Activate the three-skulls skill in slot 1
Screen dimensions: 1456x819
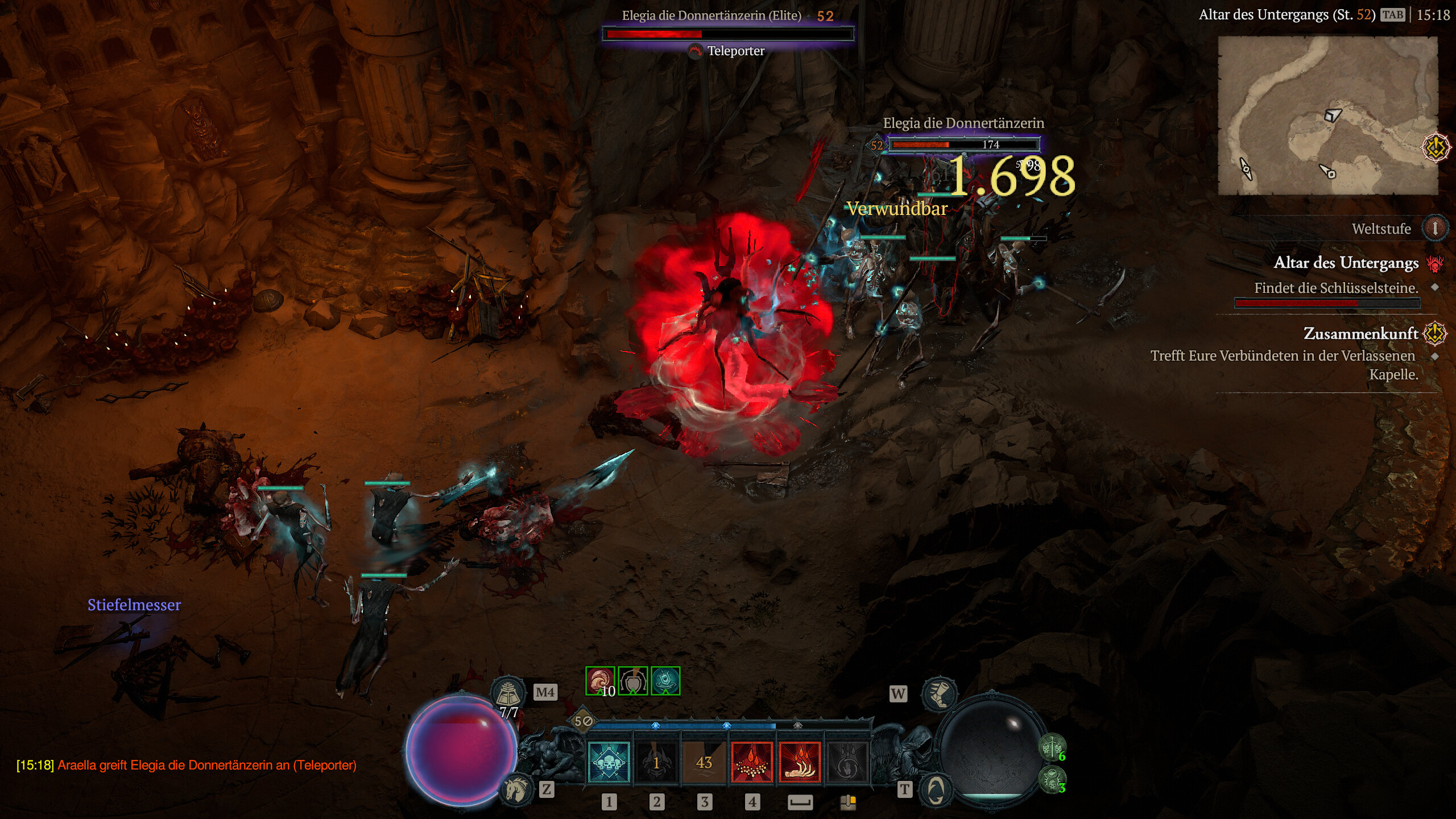pos(608,763)
